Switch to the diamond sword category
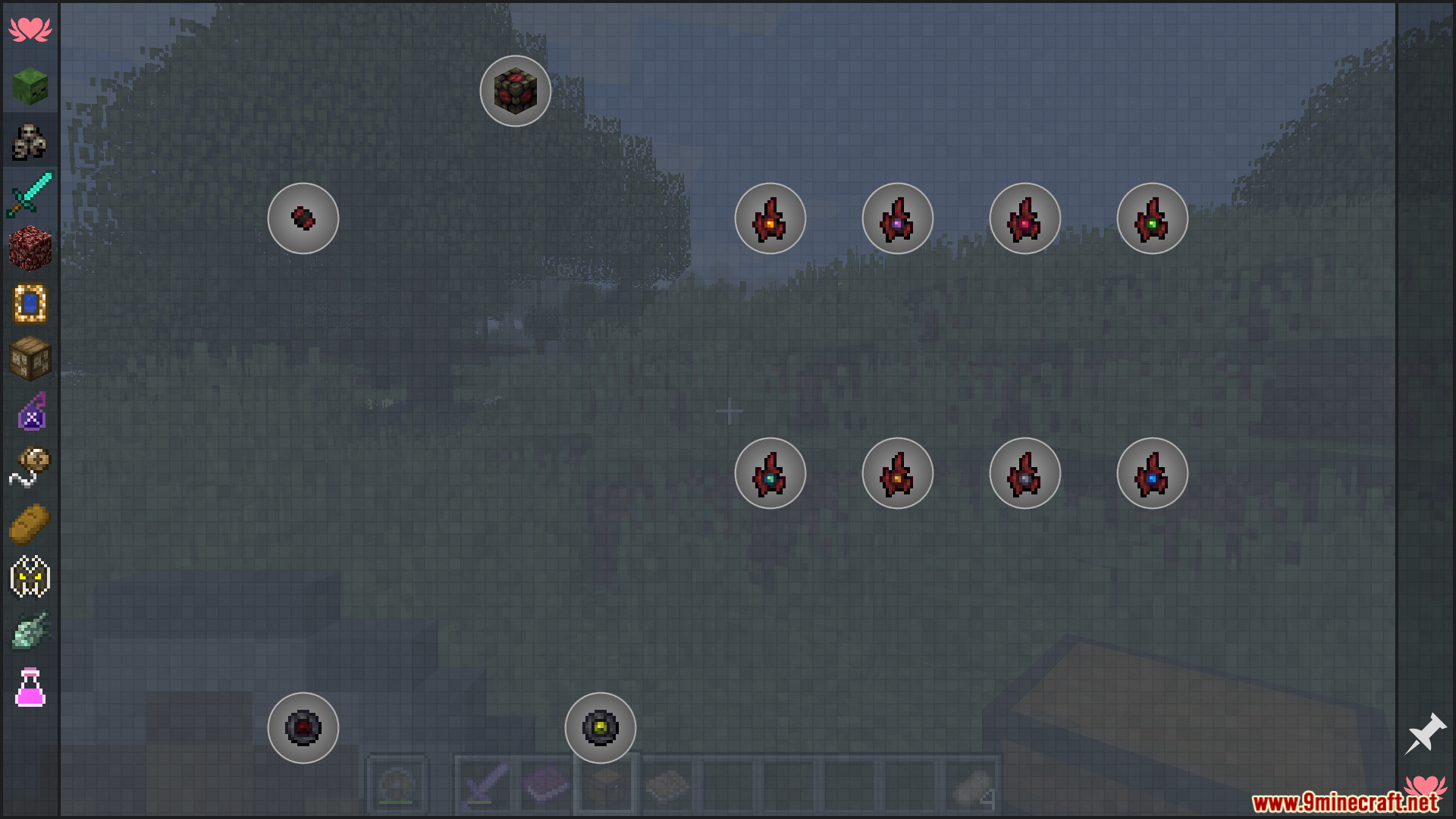 30,194
